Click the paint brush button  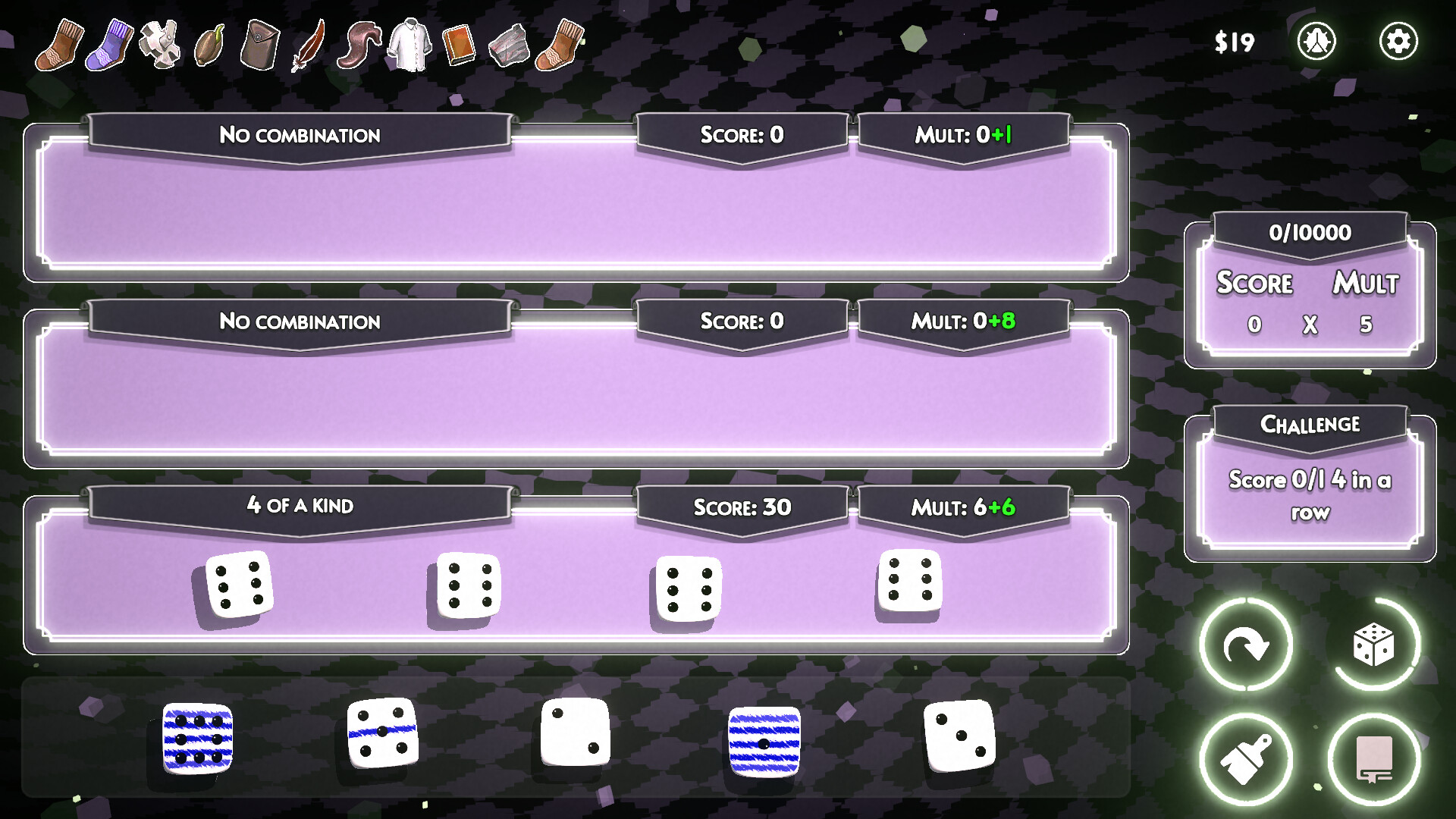pyautogui.click(x=1246, y=758)
